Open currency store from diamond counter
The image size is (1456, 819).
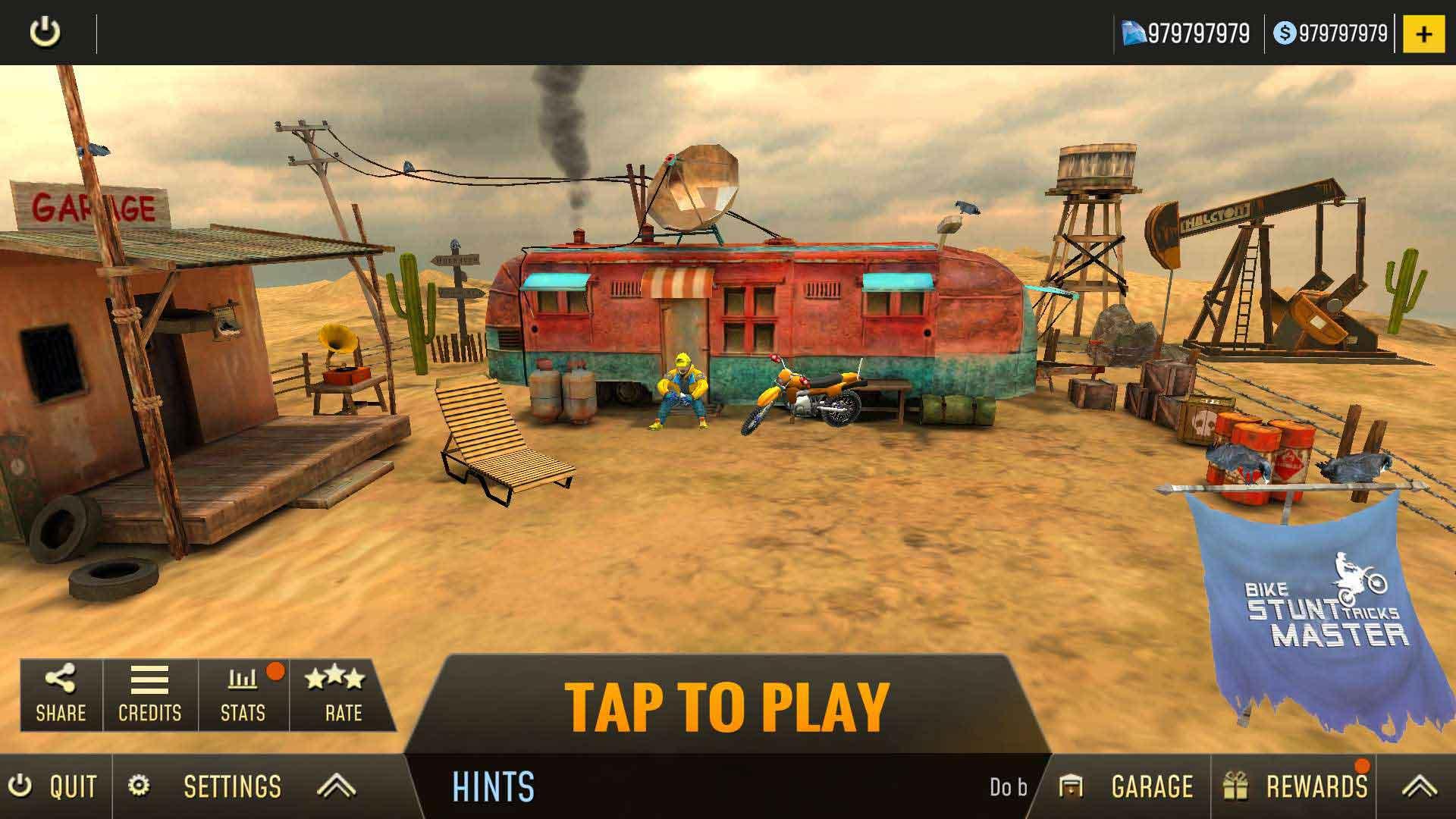point(1187,32)
